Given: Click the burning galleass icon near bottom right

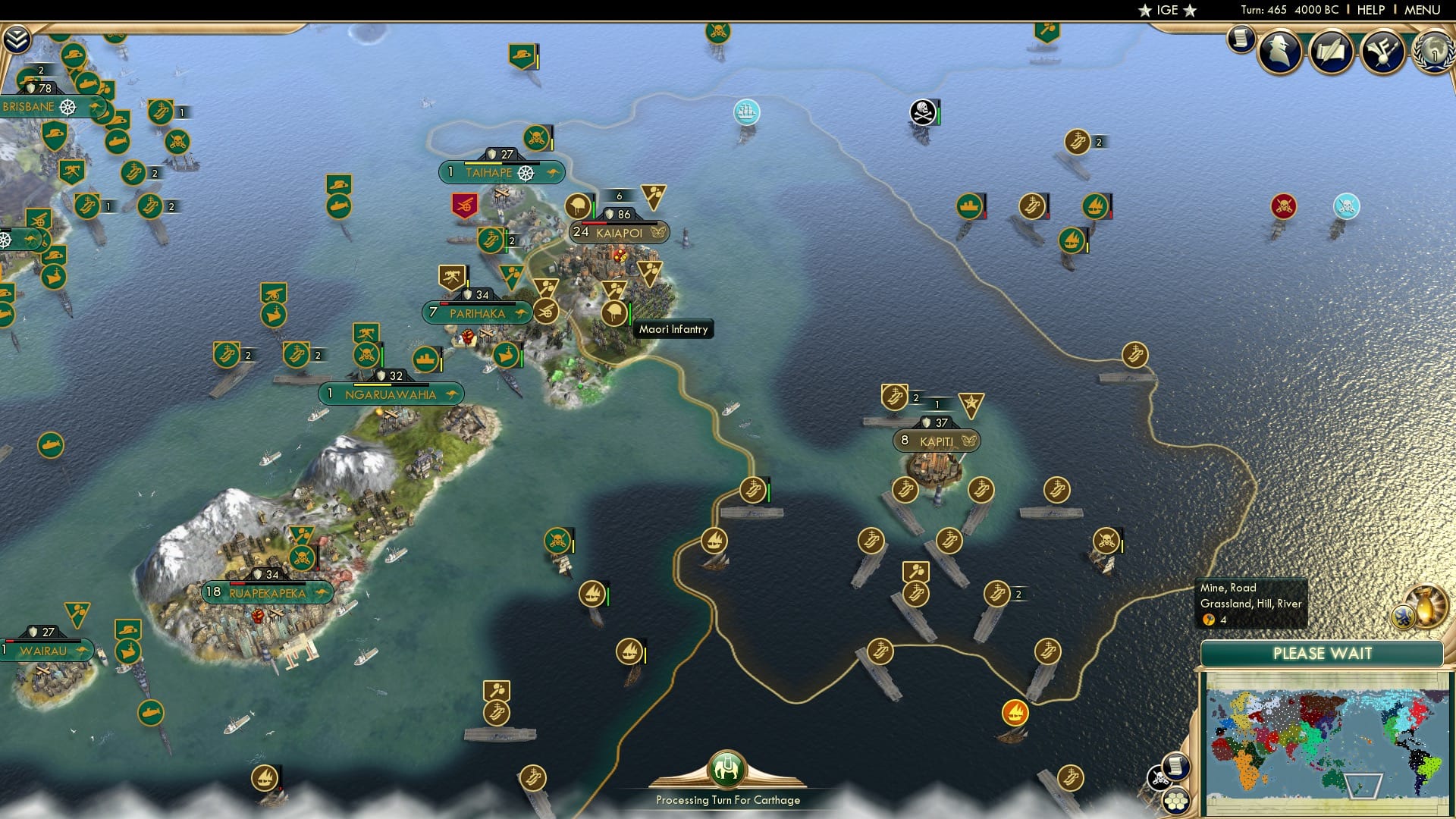Looking at the screenshot, I should point(1014,713).
